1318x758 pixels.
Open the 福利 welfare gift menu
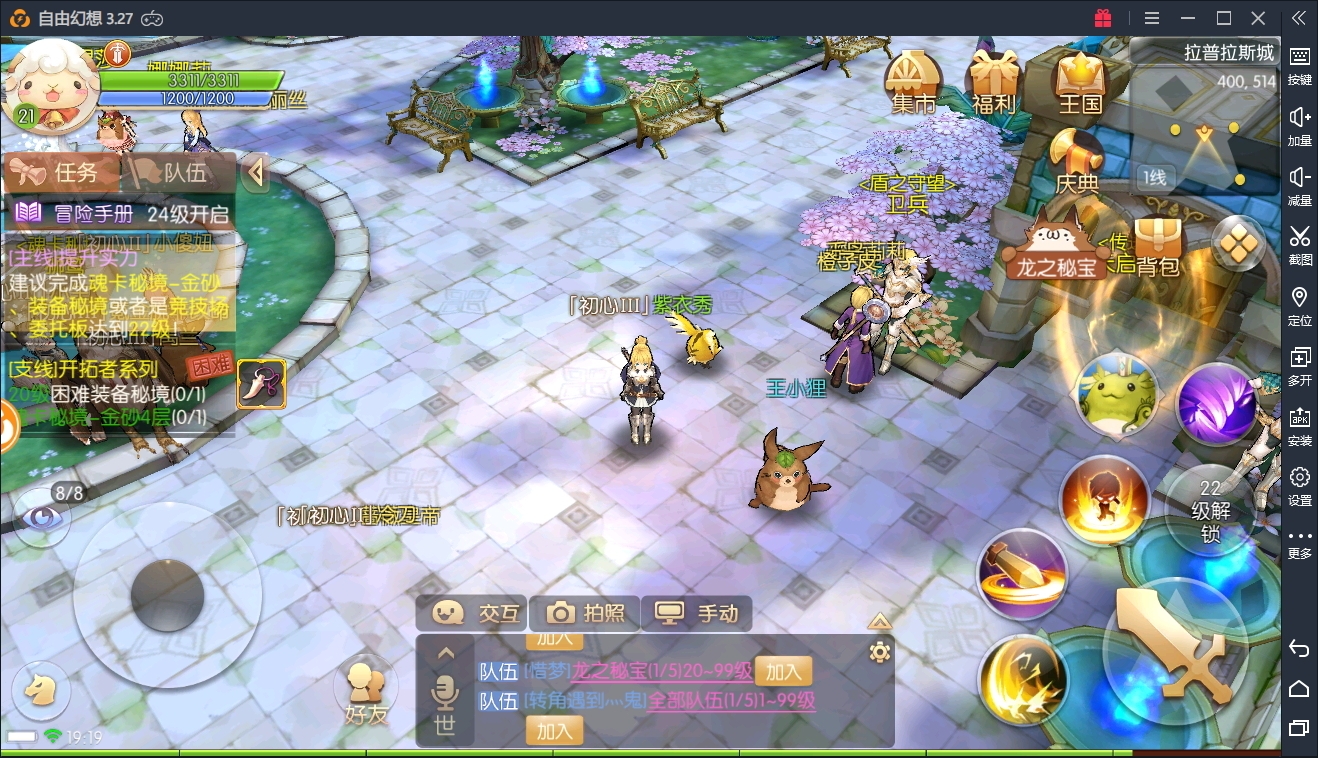992,82
